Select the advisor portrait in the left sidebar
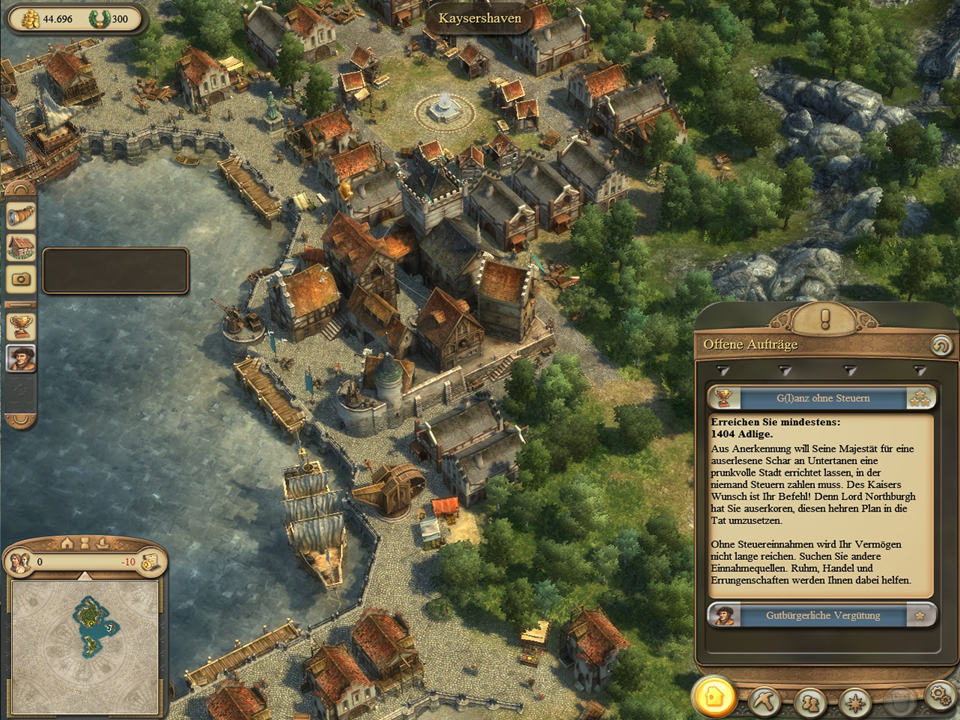Image resolution: width=960 pixels, height=720 pixels. coord(20,358)
